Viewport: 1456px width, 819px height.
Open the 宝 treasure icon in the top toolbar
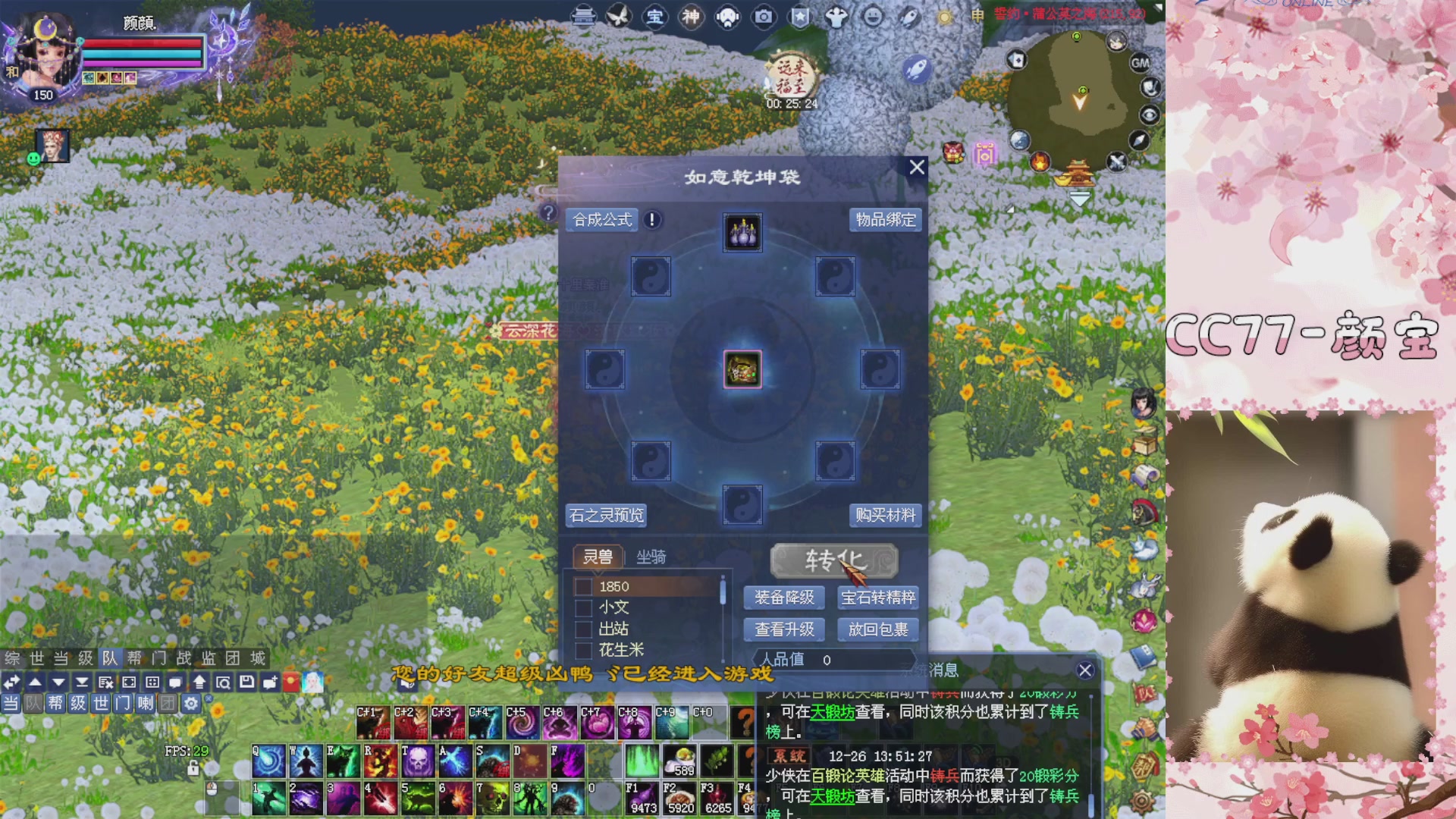click(x=655, y=17)
